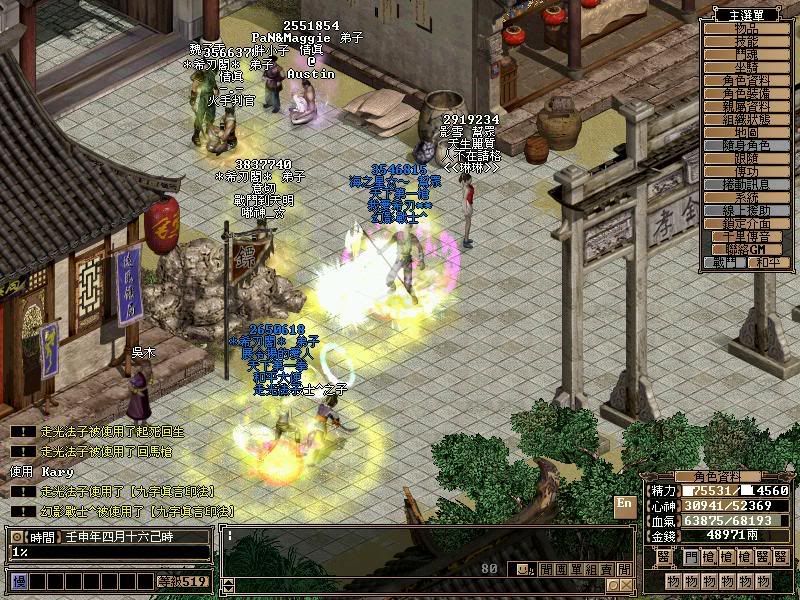View 組織狀態 (Organization Status)
The image size is (800, 600).
click(747, 119)
